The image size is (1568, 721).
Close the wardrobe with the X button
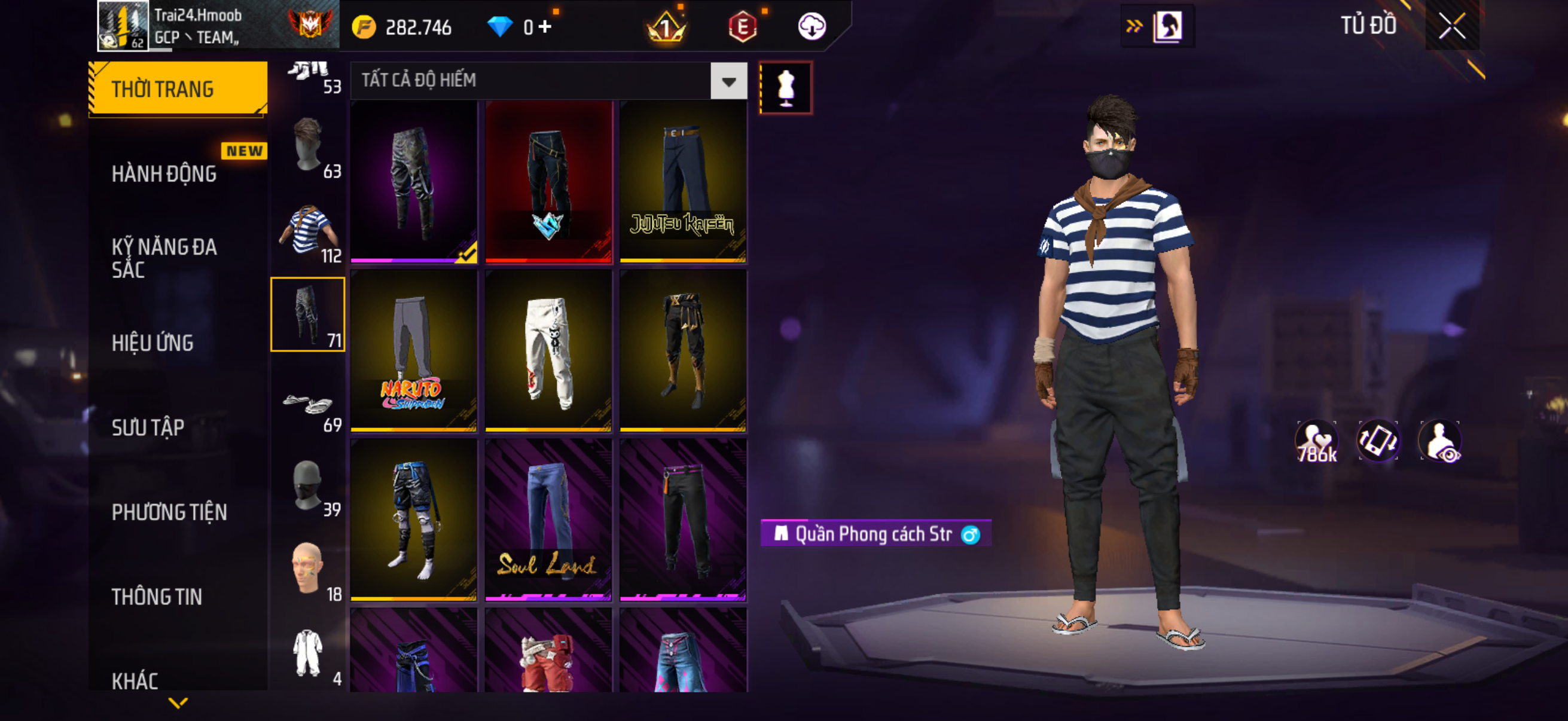tap(1452, 26)
